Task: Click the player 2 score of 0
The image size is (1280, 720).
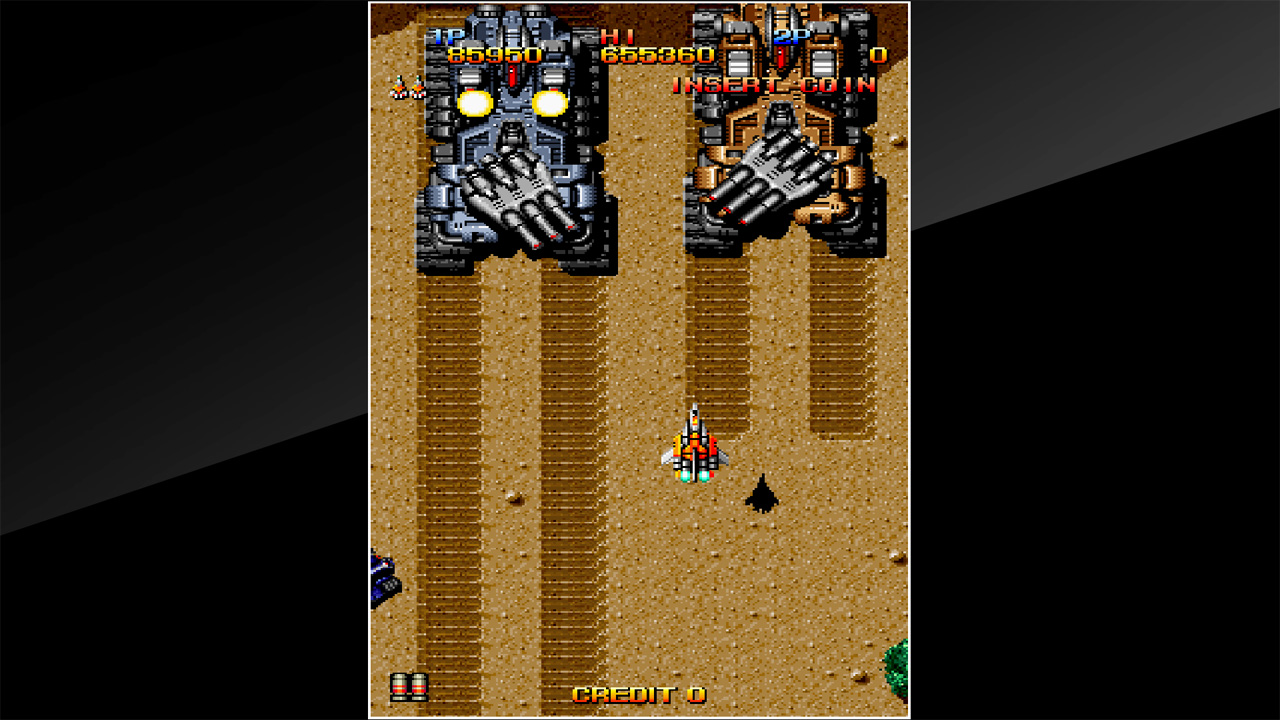Action: click(880, 57)
